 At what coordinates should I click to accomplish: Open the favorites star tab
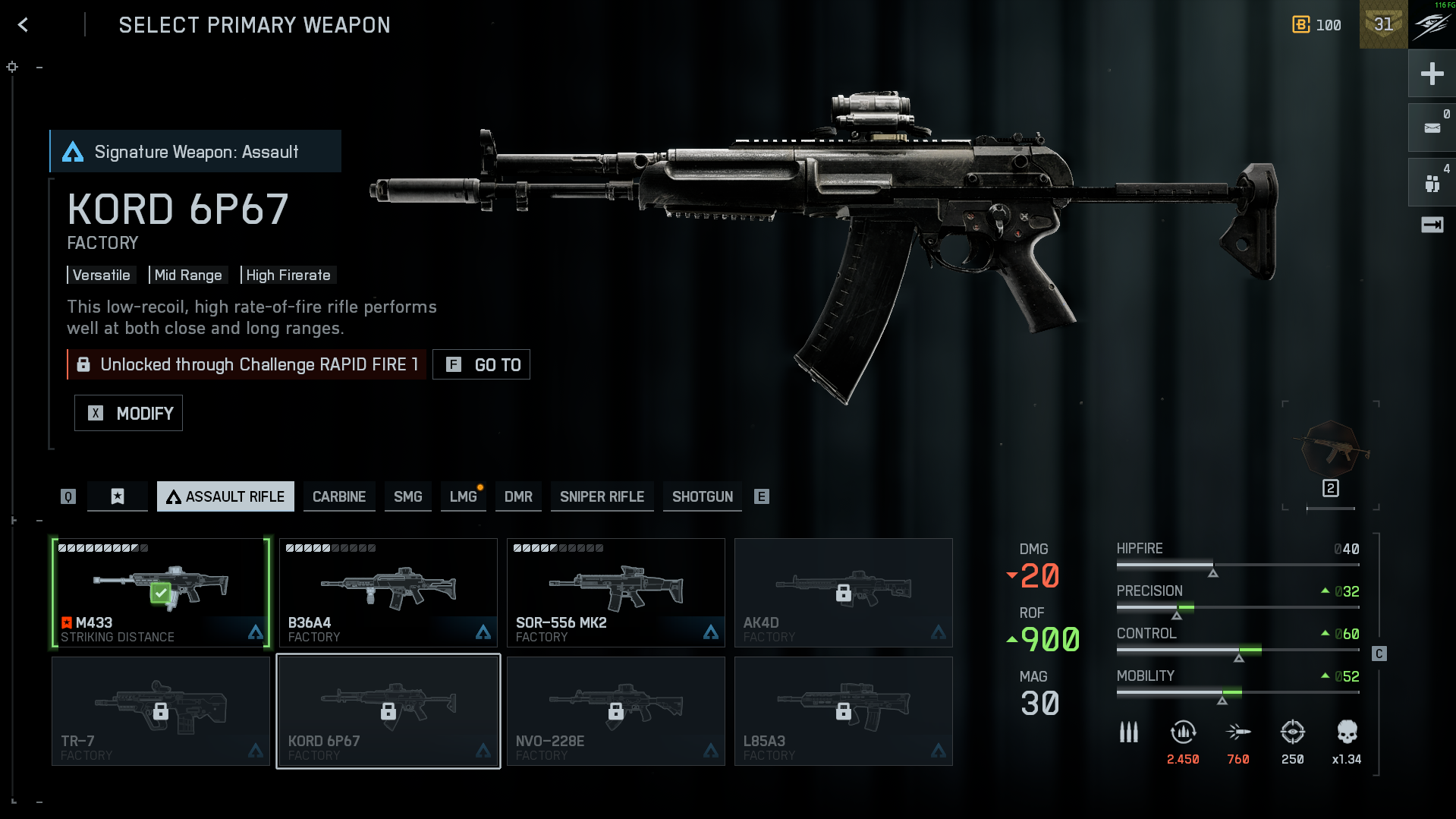(x=118, y=496)
